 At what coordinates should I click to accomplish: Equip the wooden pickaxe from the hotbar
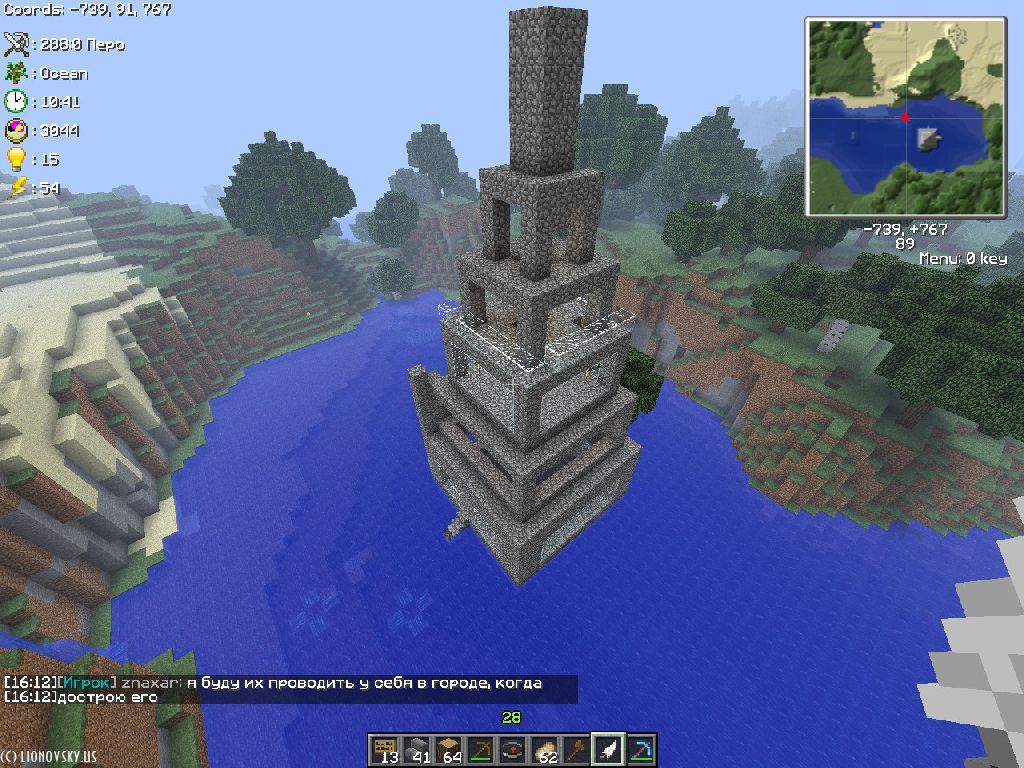(x=480, y=749)
